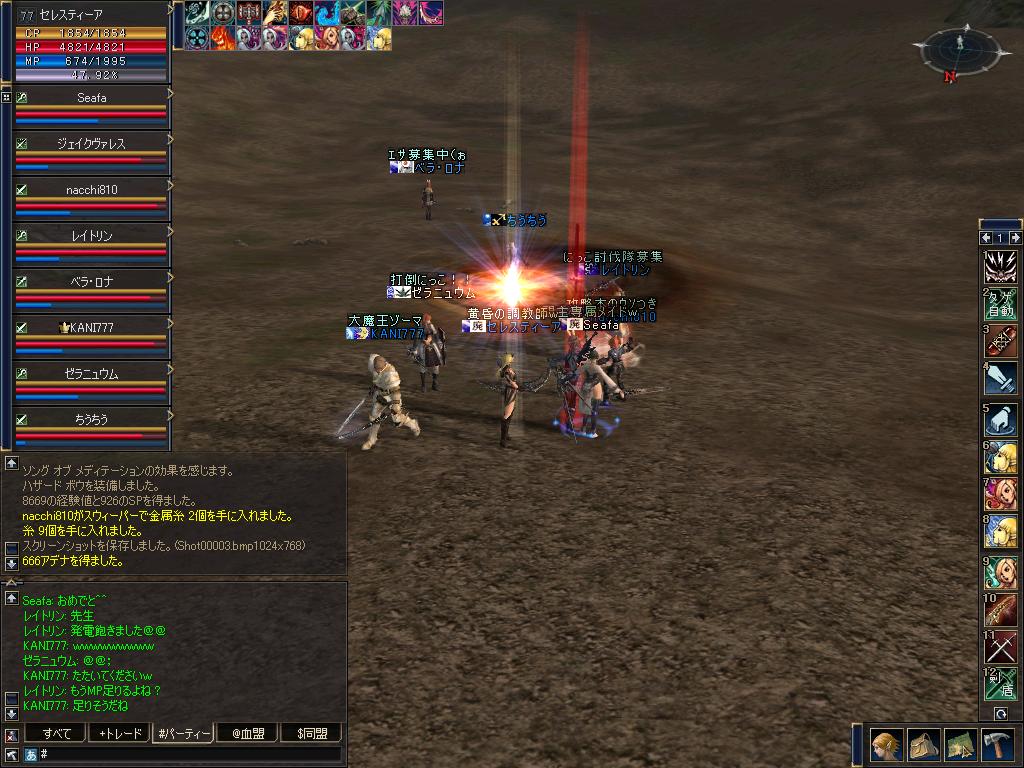The height and width of the screenshot is (768, 1024).
Task: Click the compass radar at top right
Action: tap(959, 50)
